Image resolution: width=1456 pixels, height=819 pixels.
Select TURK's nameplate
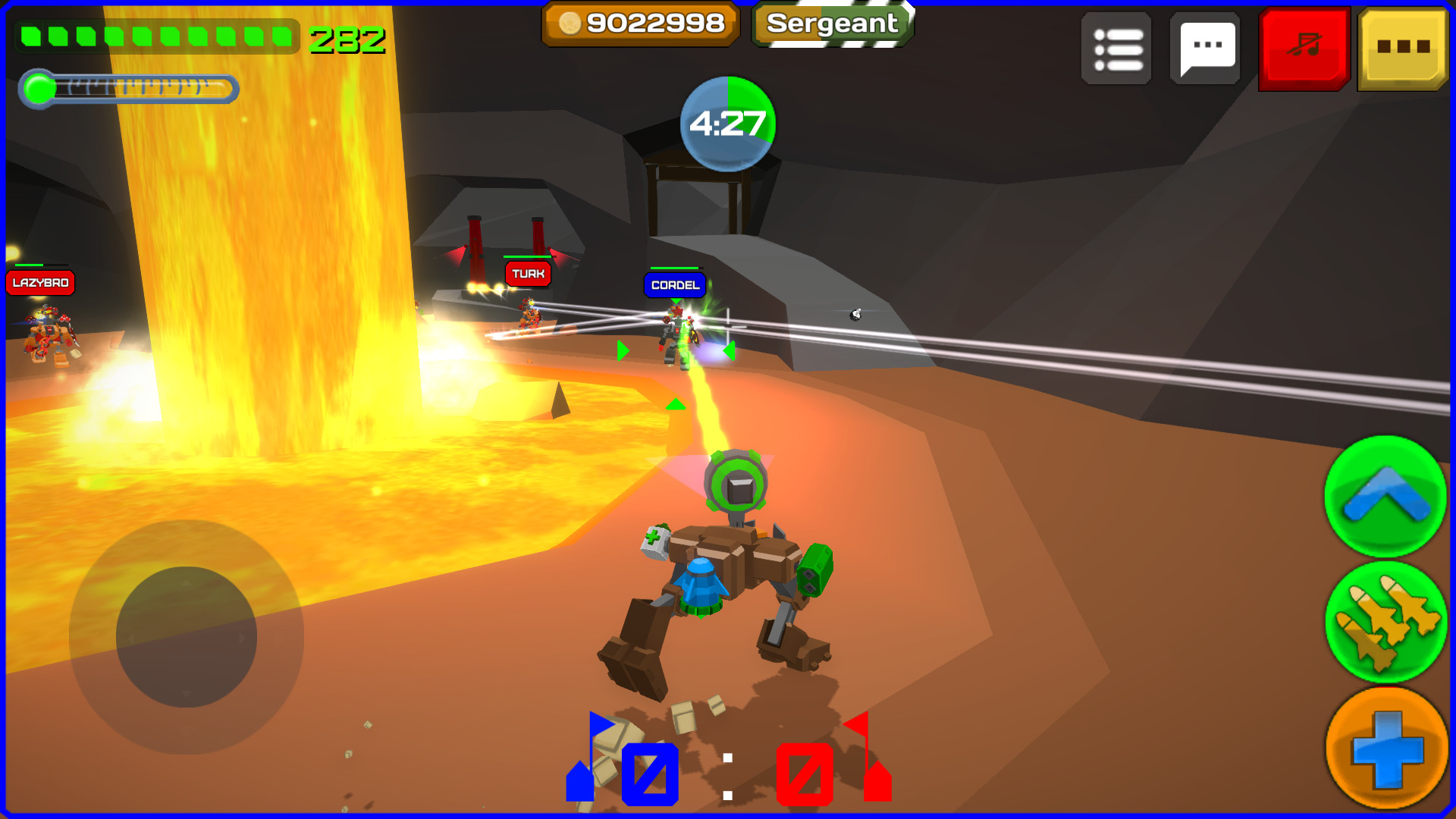pos(529,275)
